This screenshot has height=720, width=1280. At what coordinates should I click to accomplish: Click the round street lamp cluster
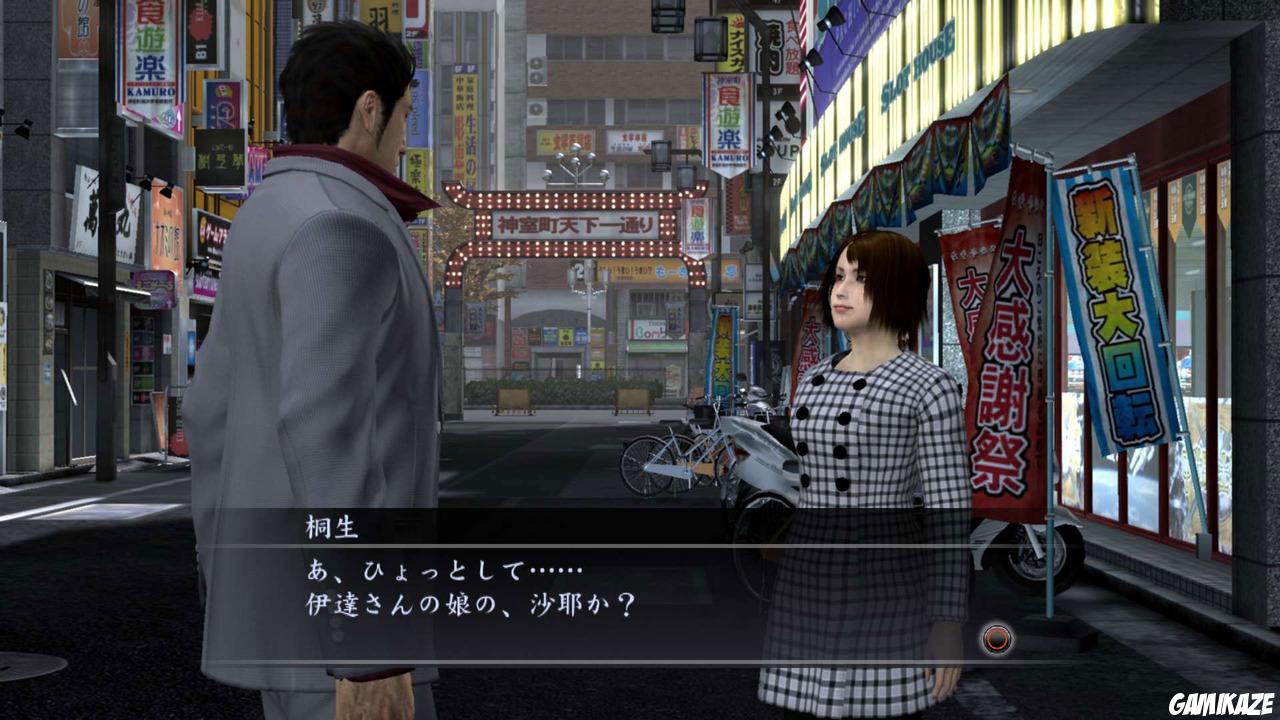[575, 160]
